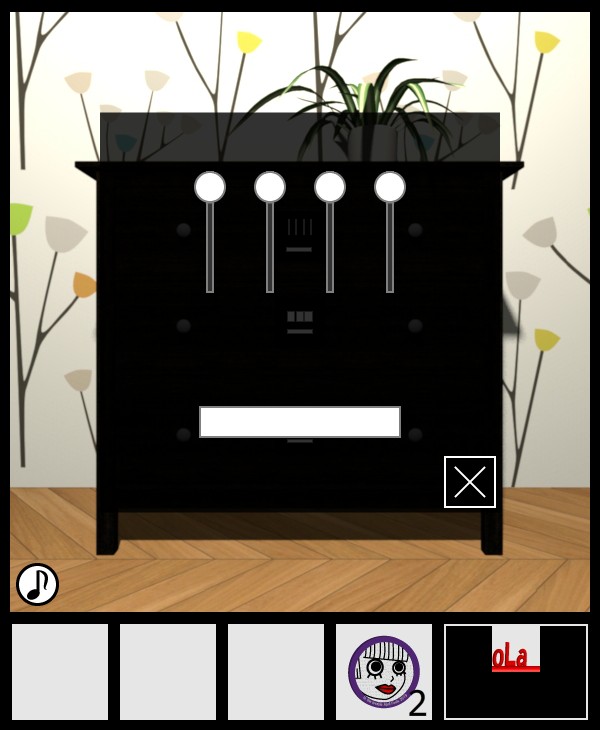Click the white rectangular answer bar
Image resolution: width=600 pixels, height=730 pixels.
coord(300,422)
